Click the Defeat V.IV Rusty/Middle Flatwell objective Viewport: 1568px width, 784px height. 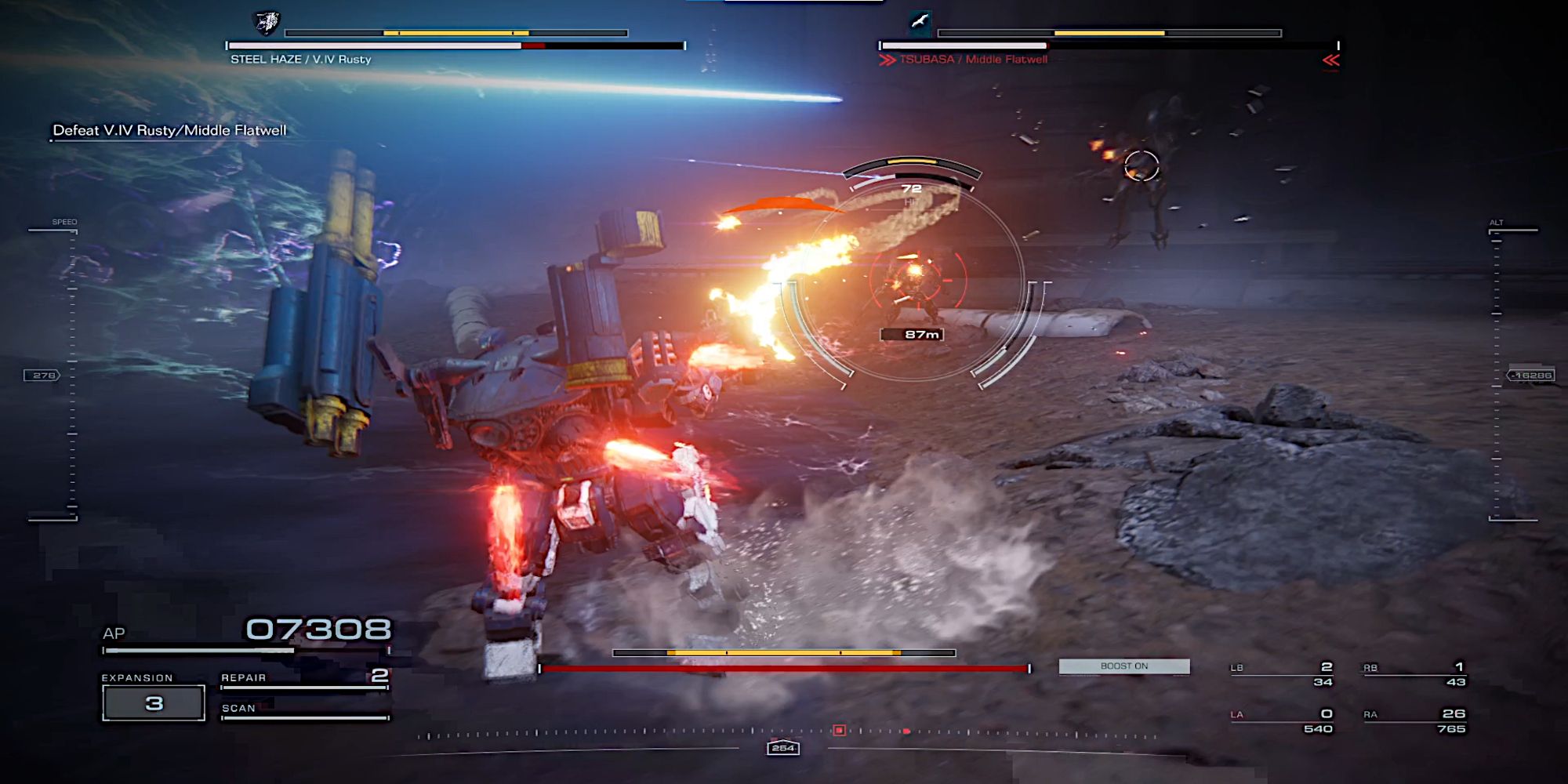(169, 131)
